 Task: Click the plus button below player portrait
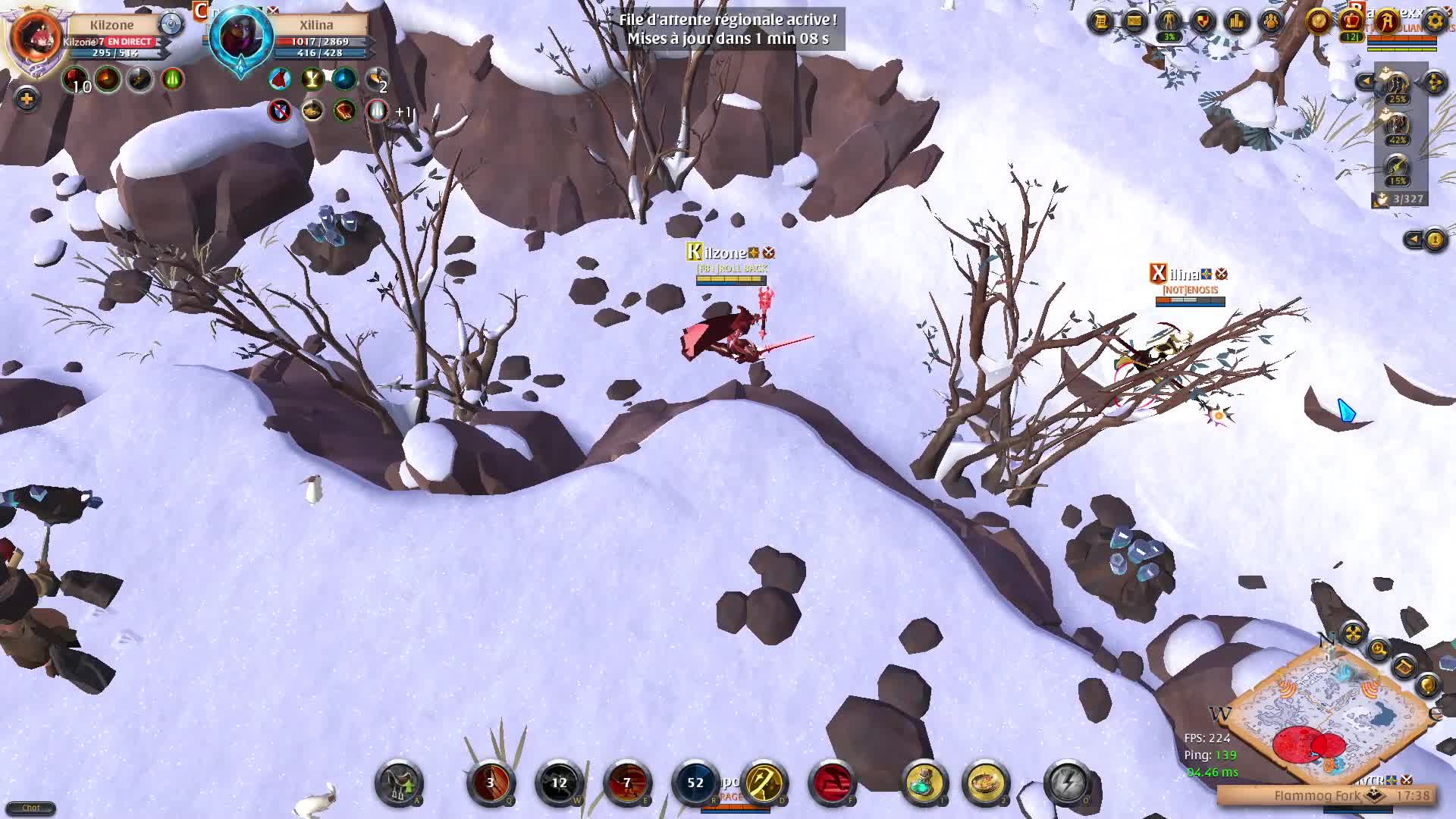click(27, 99)
